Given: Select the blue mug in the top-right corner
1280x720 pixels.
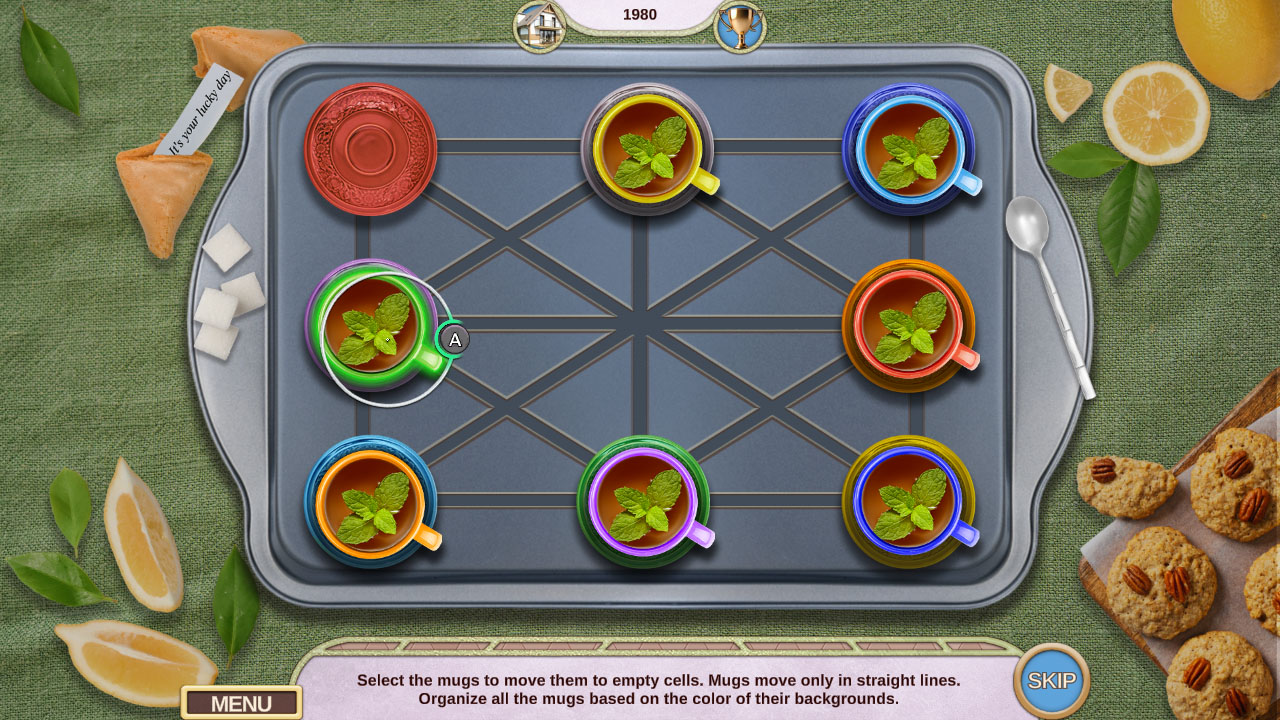Looking at the screenshot, I should point(910,150).
